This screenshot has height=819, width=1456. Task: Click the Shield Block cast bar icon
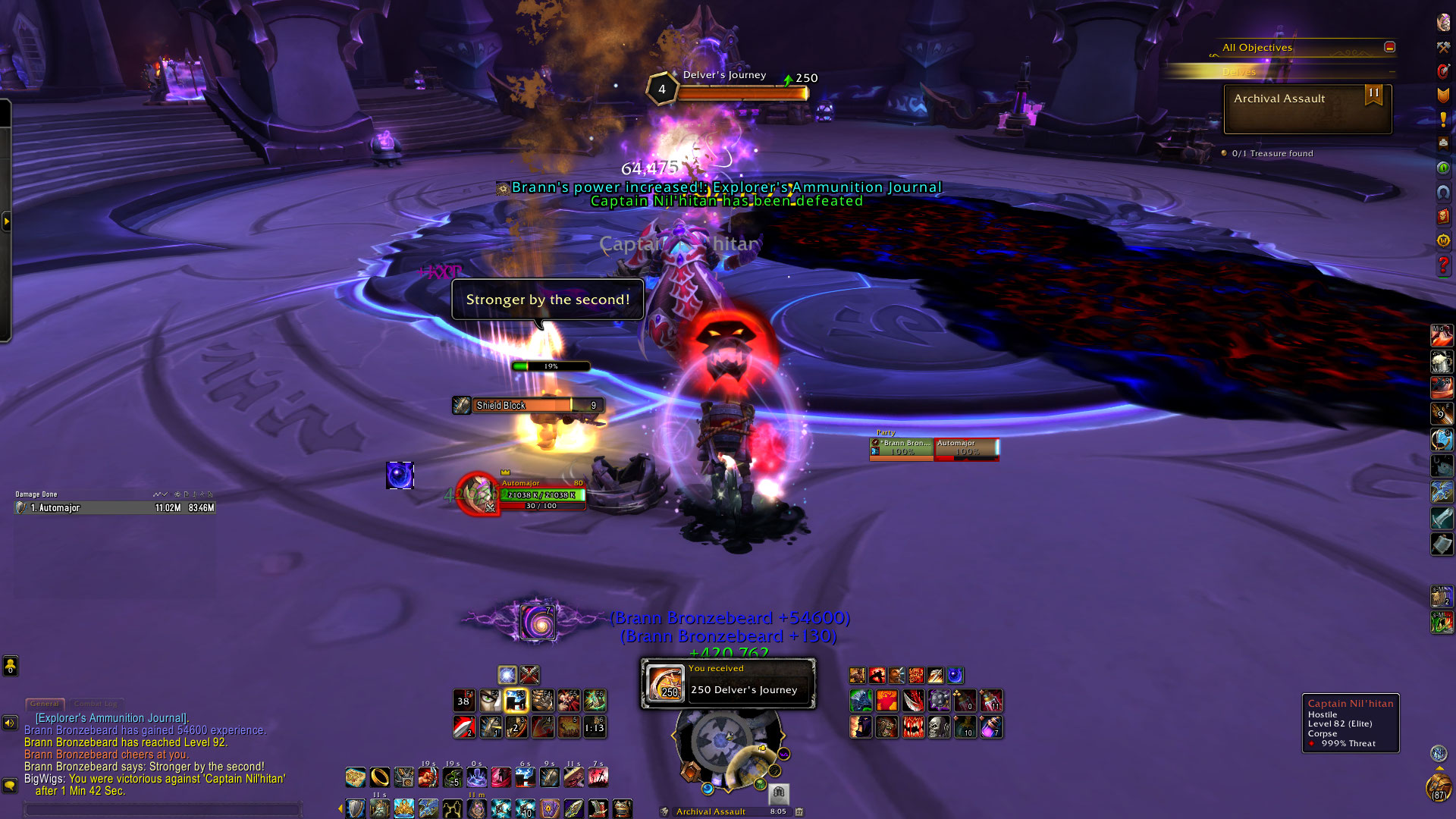[x=462, y=406]
